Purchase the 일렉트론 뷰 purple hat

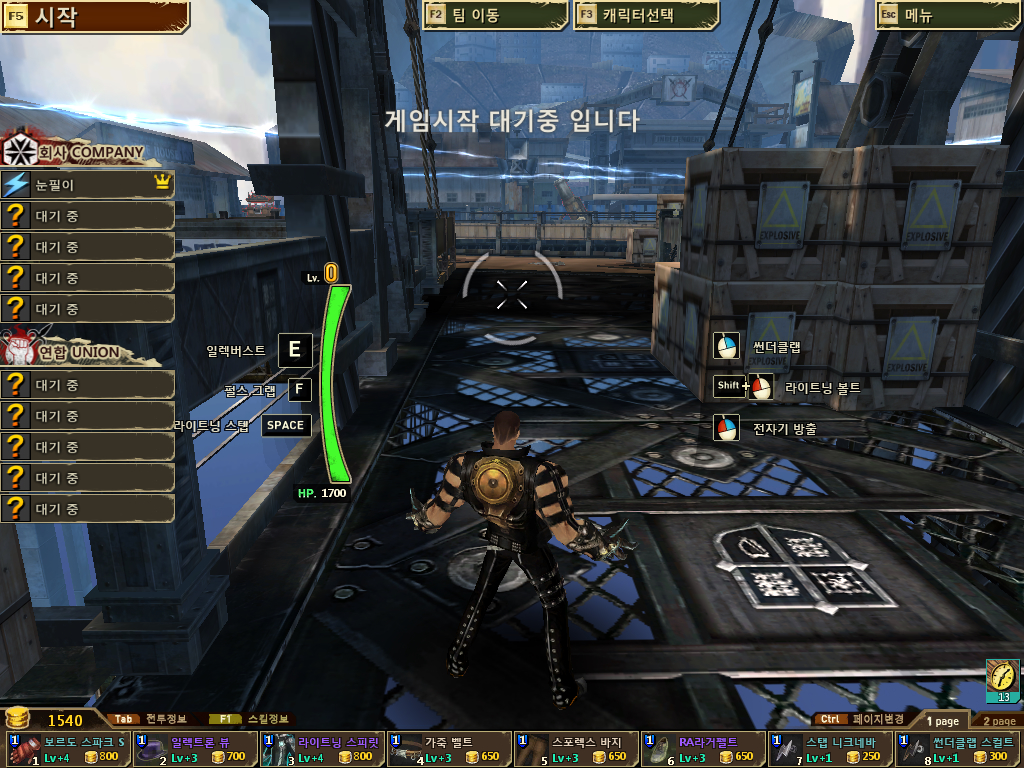click(195, 749)
